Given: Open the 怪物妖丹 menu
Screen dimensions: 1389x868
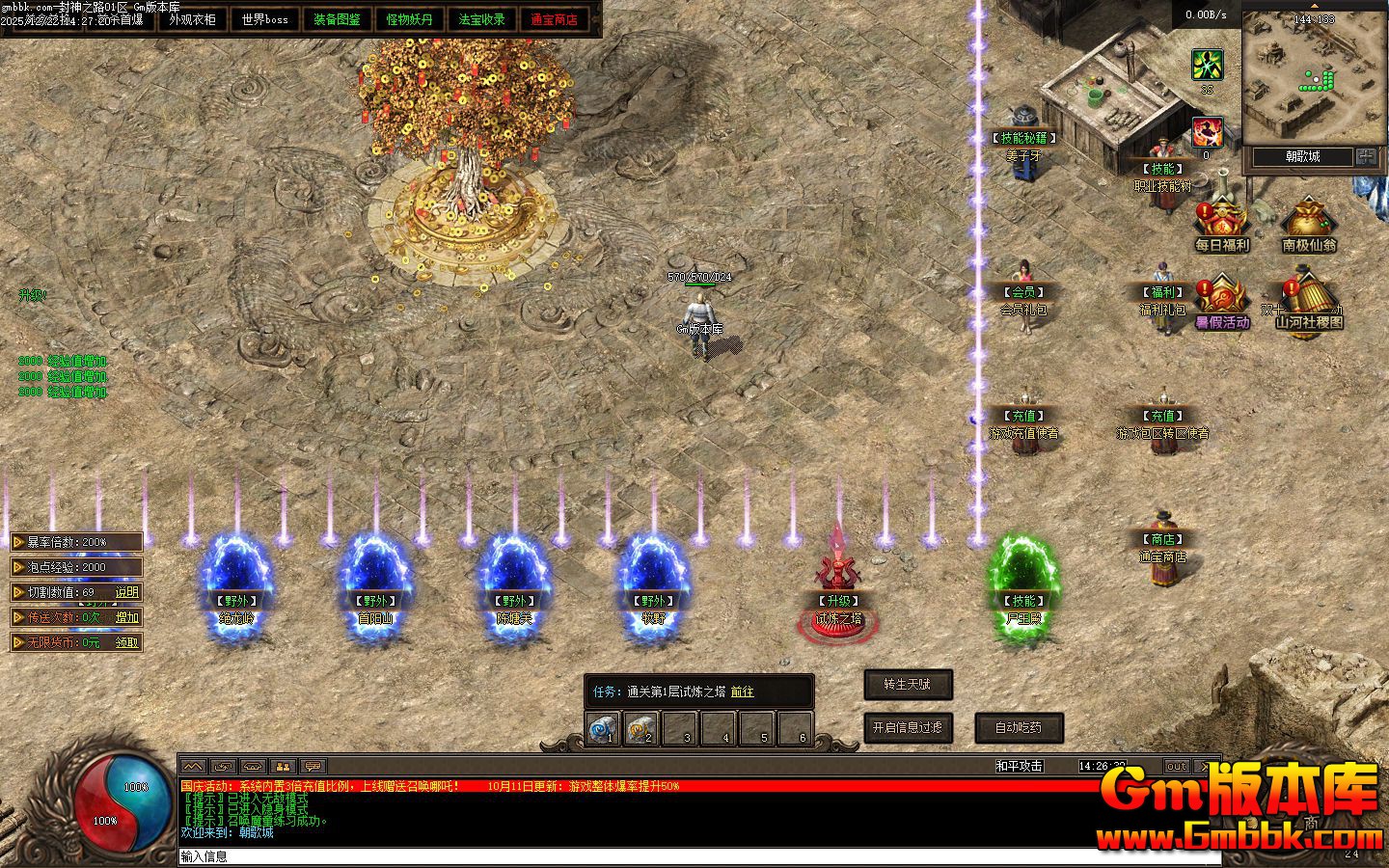Looking at the screenshot, I should (x=409, y=19).
